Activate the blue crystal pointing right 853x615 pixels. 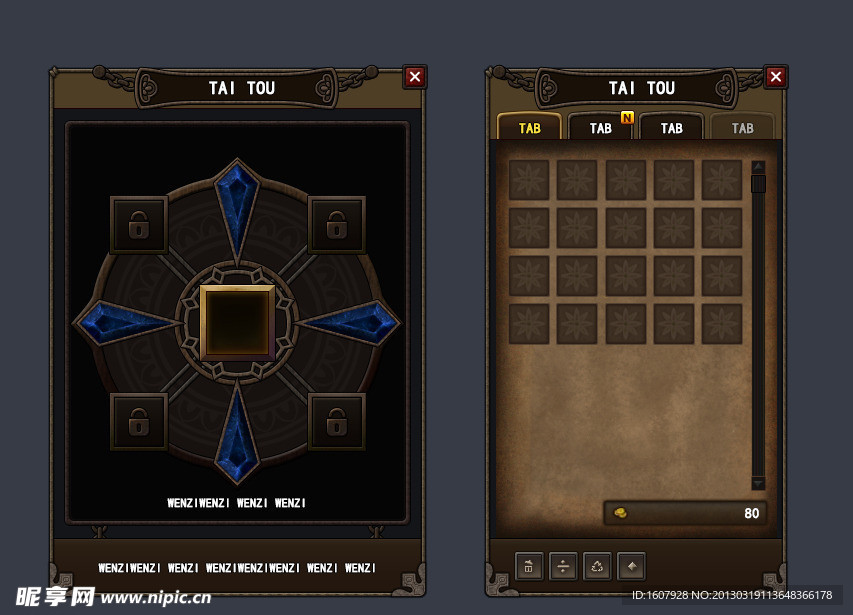pos(352,322)
